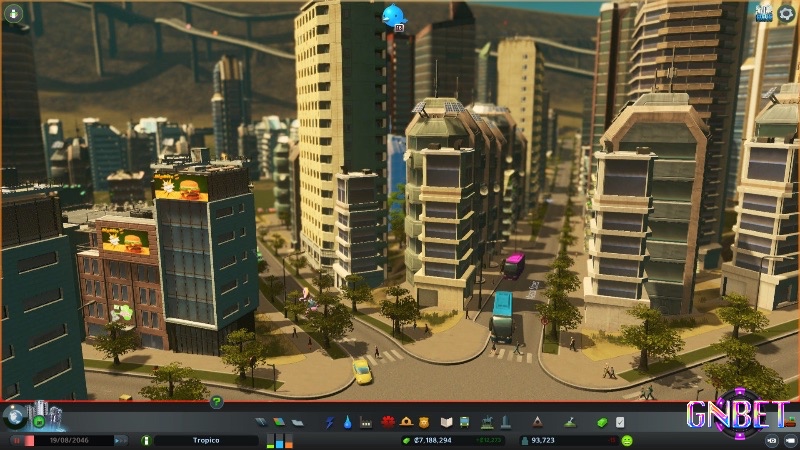Click the green question mark advisor button
This screenshot has width=800, height=450.
(216, 401)
